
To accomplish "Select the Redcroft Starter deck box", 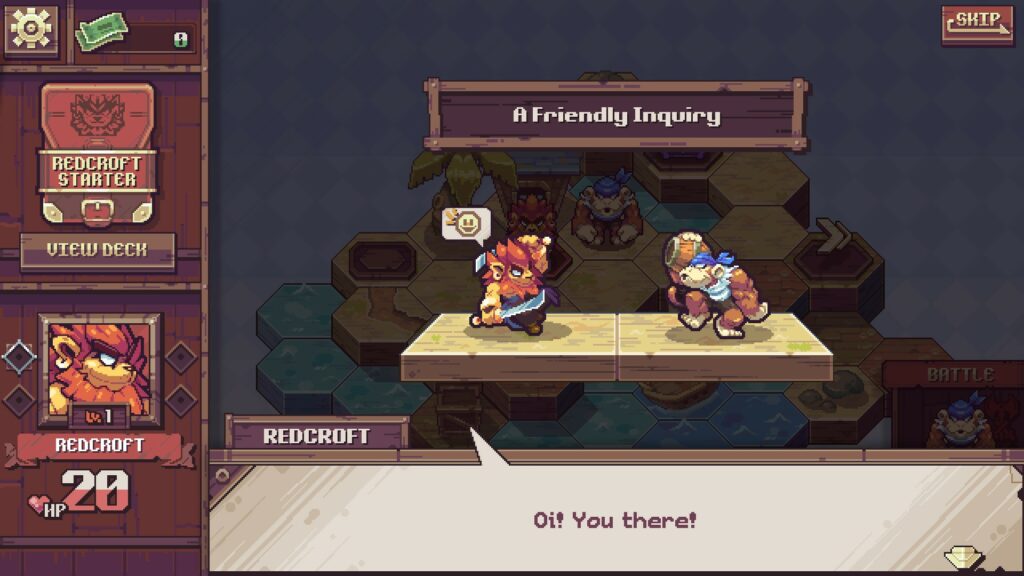I will click(x=97, y=152).
